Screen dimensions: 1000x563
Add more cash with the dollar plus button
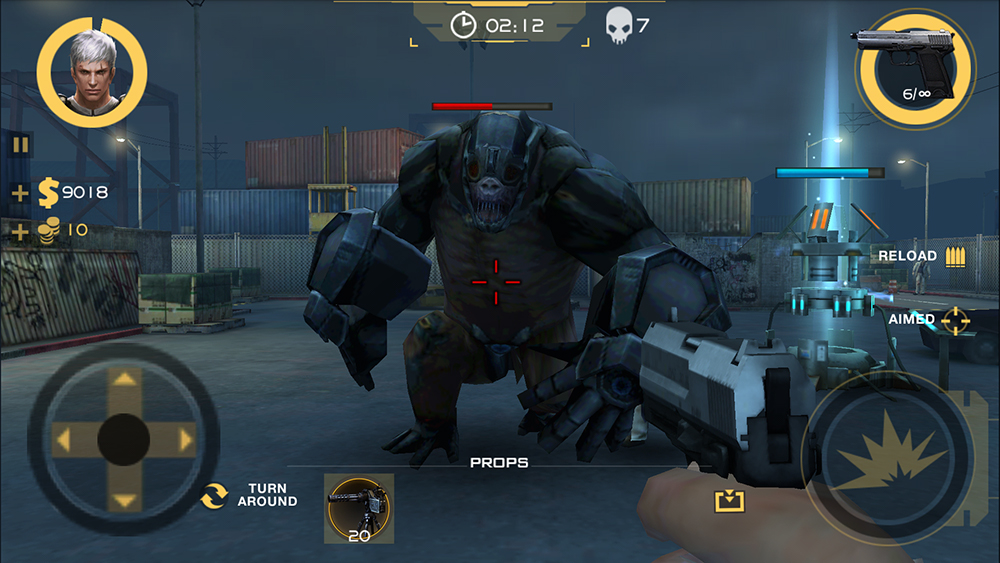pyautogui.click(x=20, y=193)
